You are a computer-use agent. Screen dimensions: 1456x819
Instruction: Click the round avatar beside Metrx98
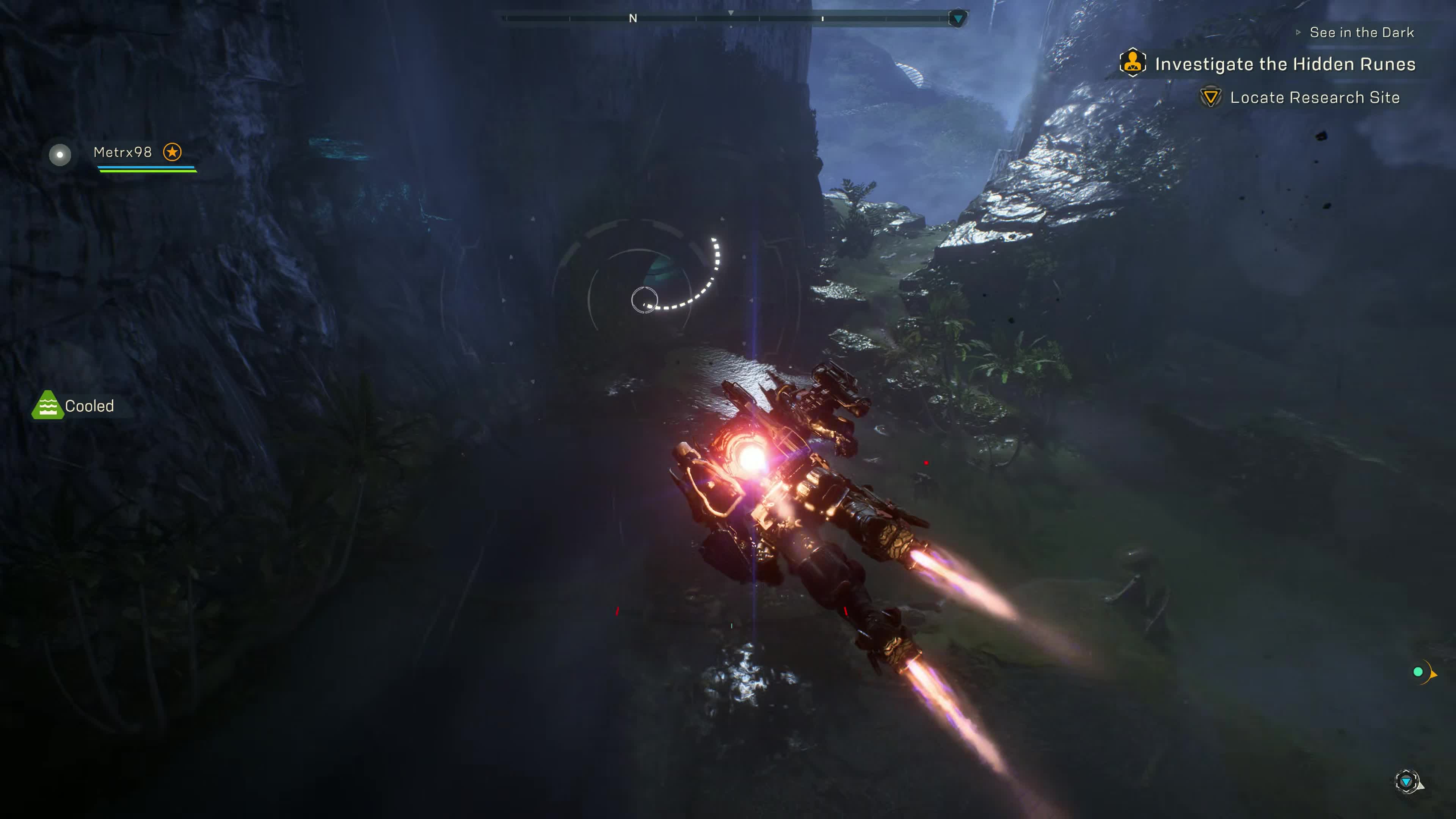coord(60,154)
